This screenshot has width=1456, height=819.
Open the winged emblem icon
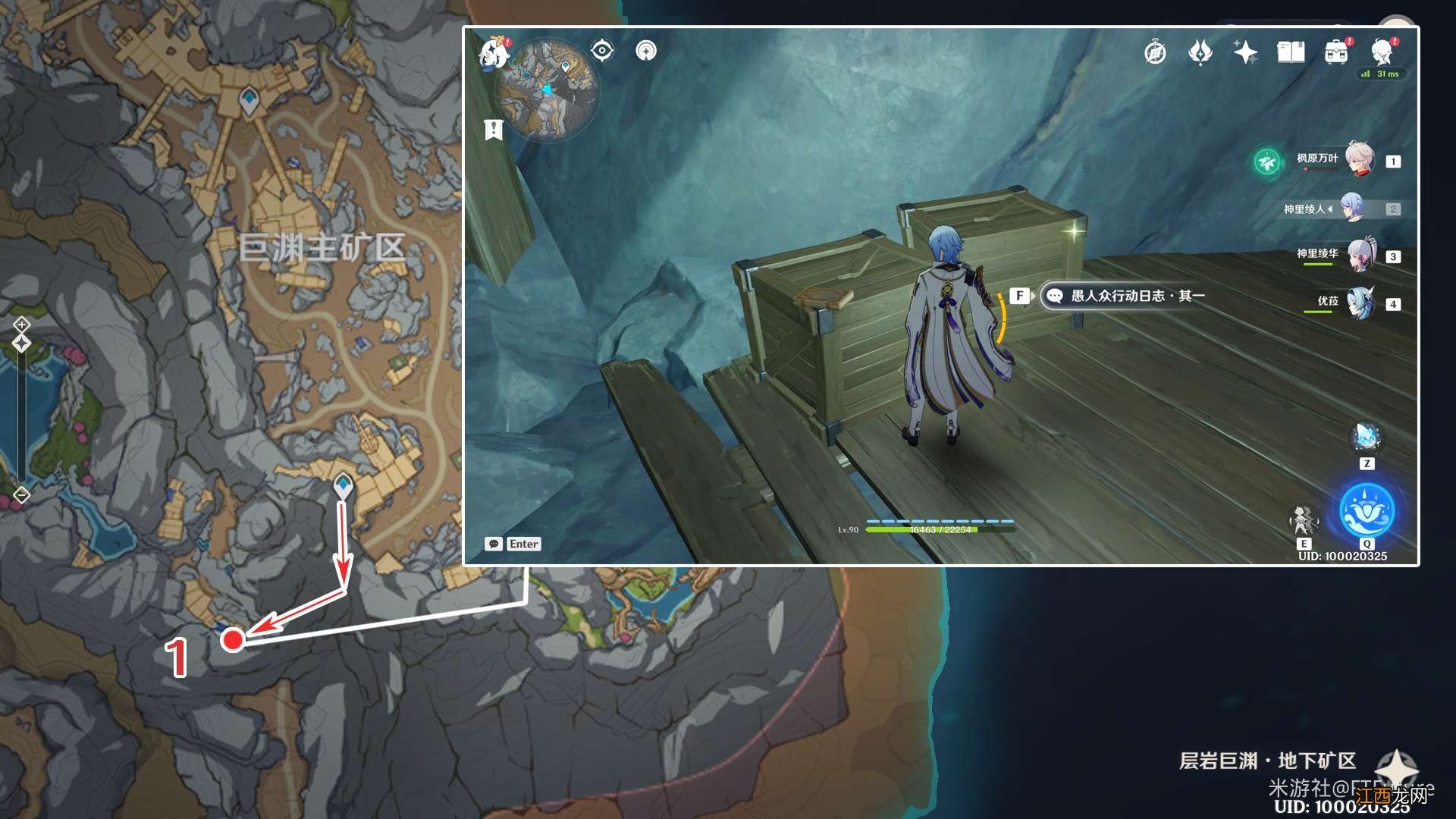(x=1200, y=52)
